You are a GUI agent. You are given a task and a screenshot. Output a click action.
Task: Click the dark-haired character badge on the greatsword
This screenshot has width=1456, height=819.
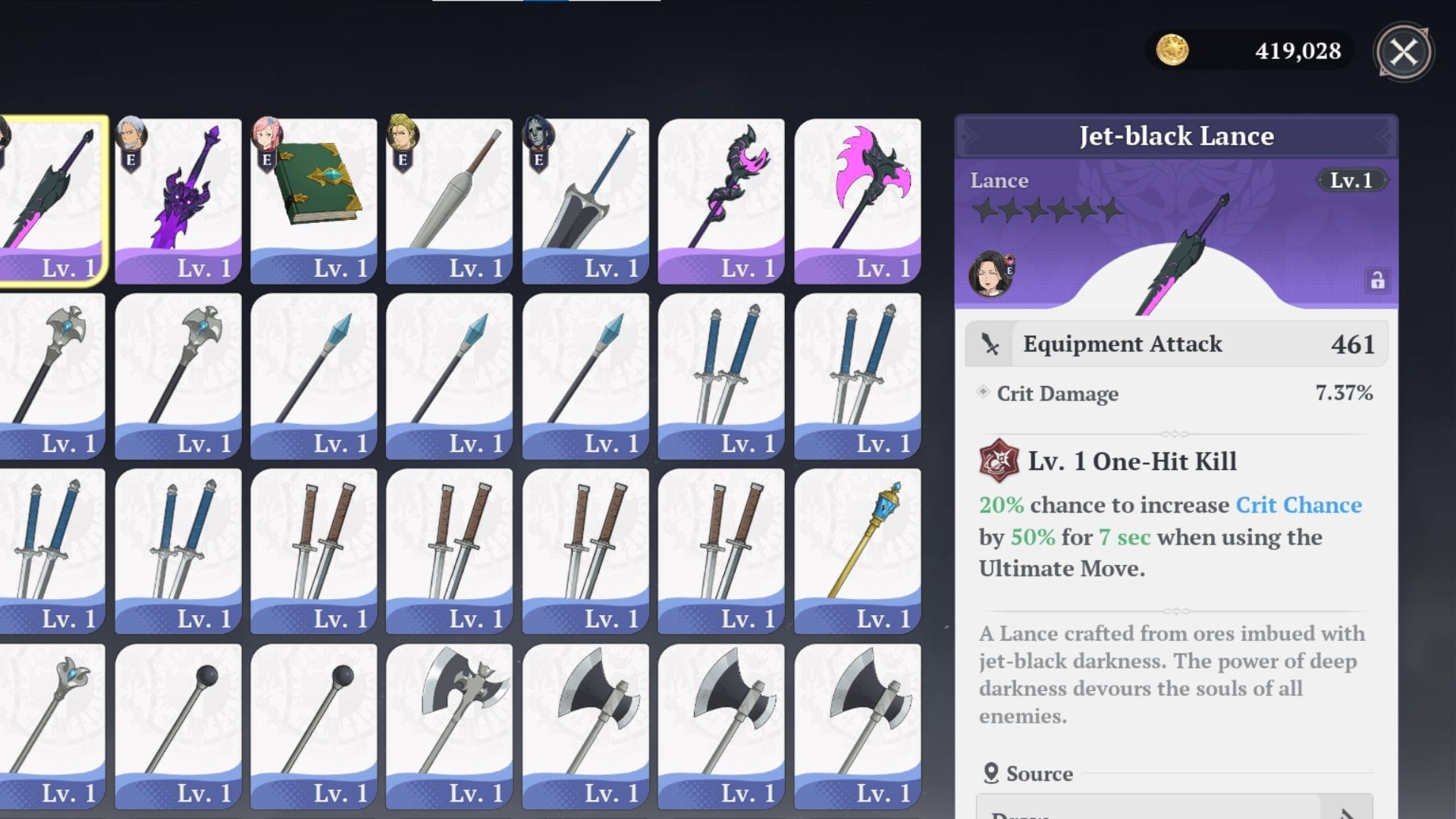point(538,133)
